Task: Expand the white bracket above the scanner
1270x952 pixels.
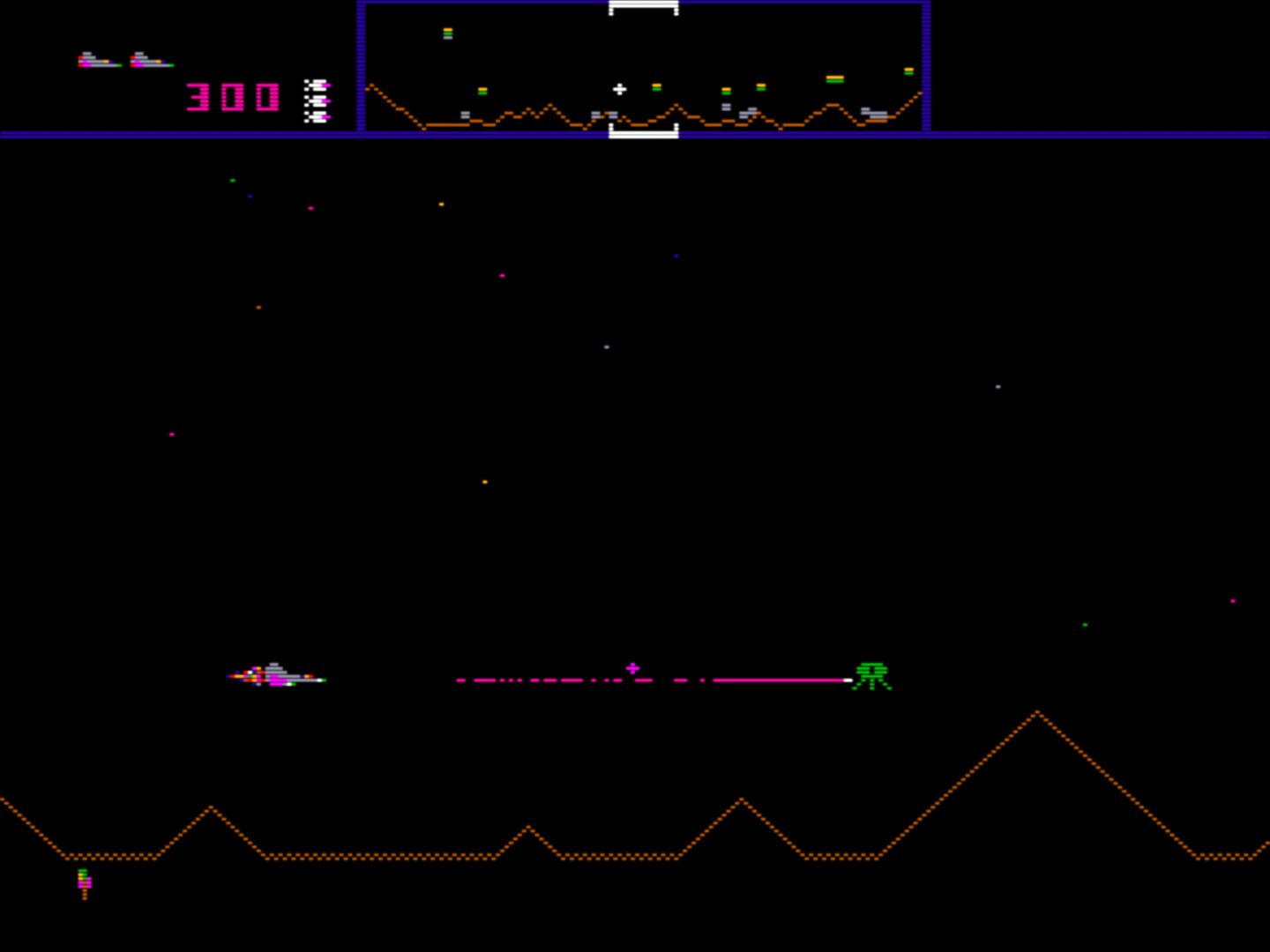Action: 643,6
